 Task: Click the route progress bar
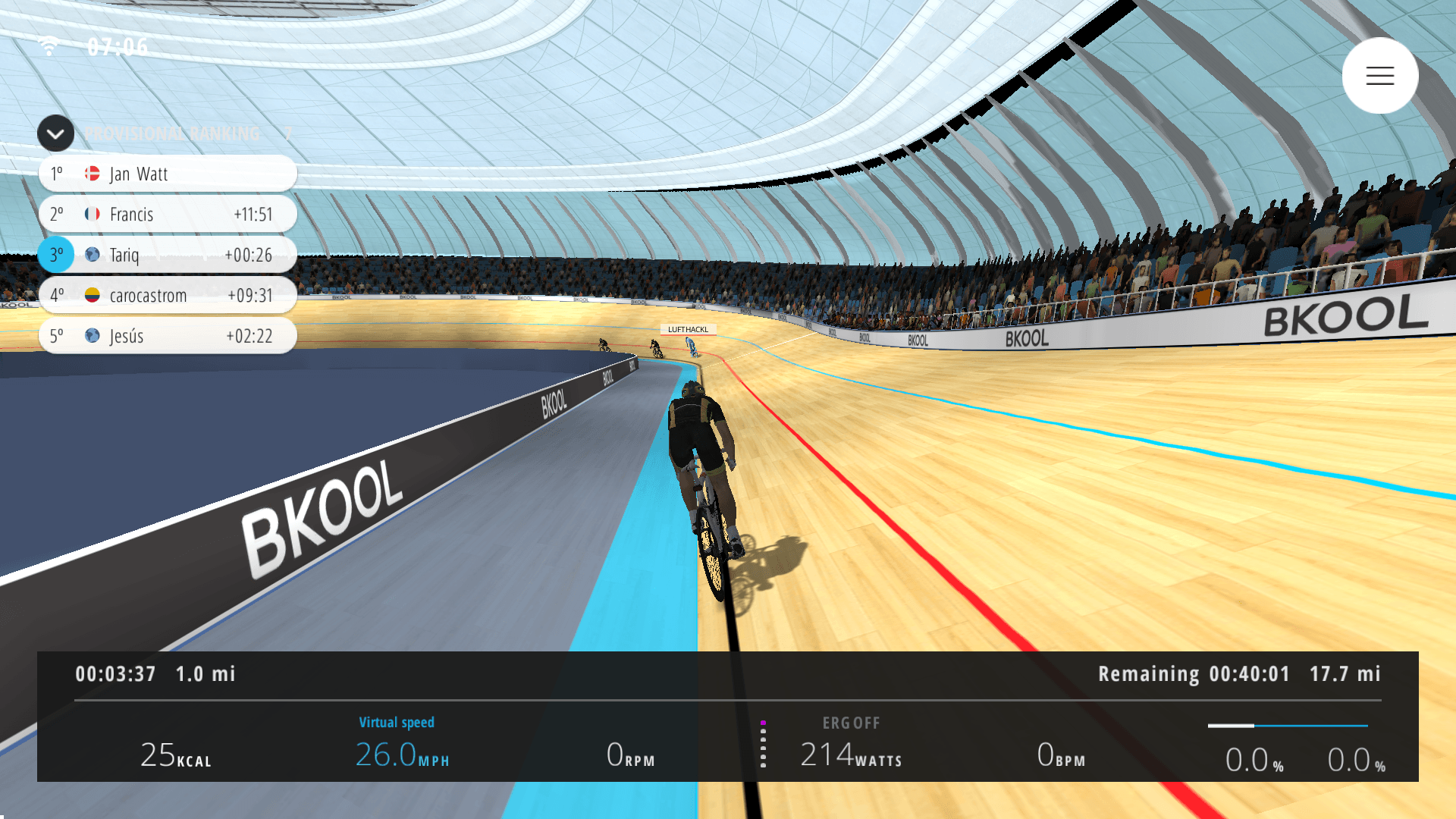point(1288,725)
